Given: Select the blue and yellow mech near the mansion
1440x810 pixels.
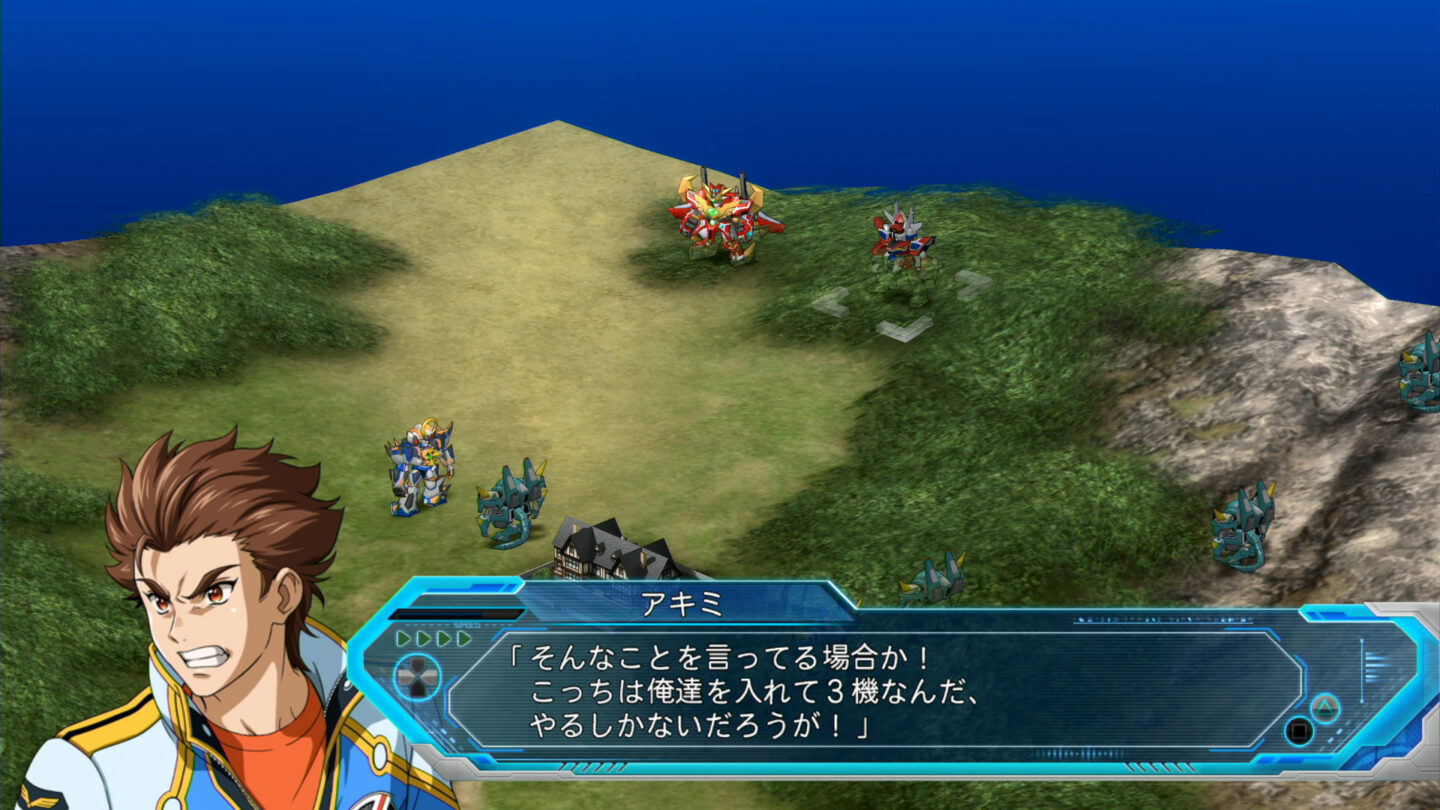Looking at the screenshot, I should [420, 470].
